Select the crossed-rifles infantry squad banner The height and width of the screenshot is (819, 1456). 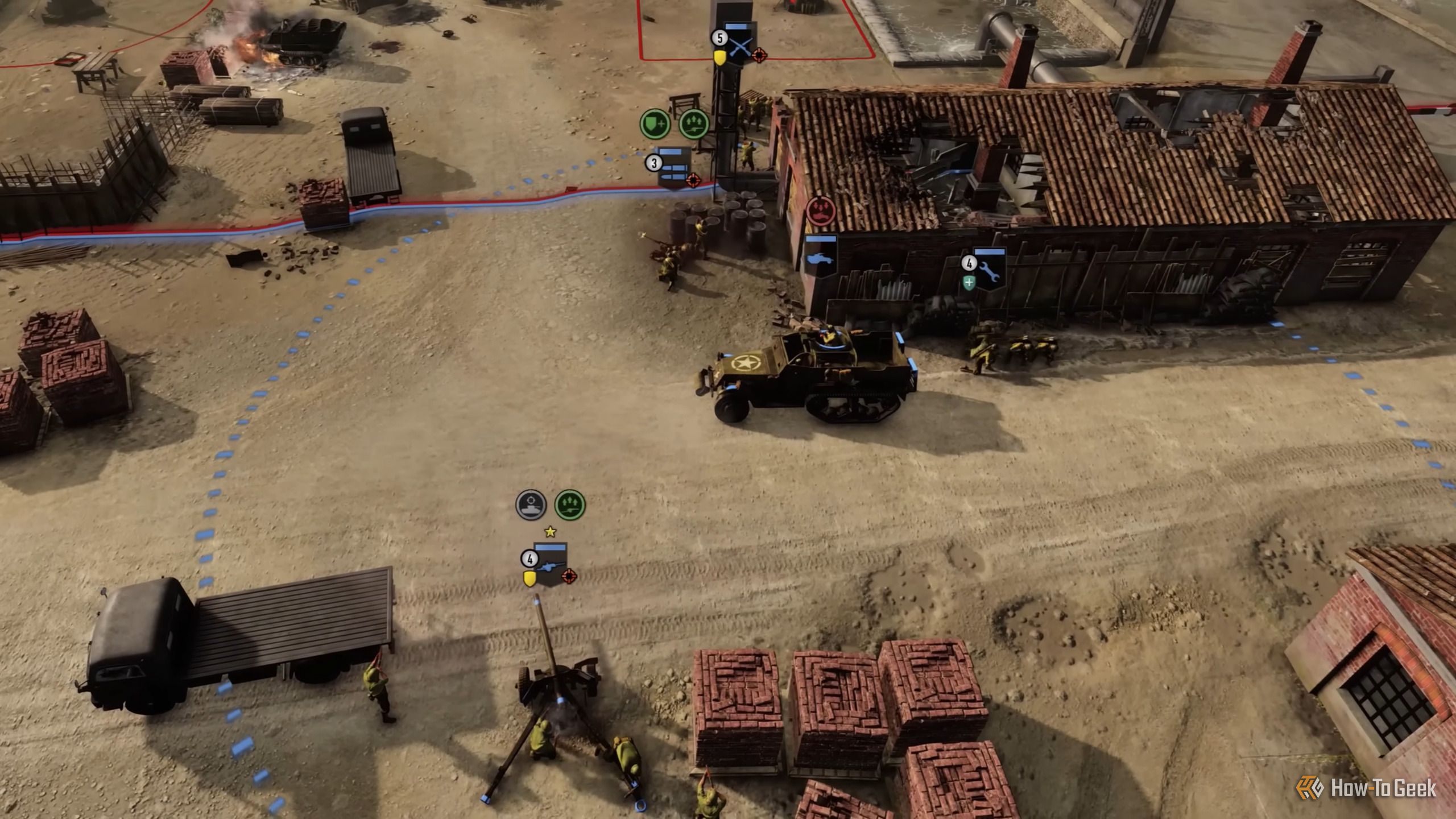740,43
